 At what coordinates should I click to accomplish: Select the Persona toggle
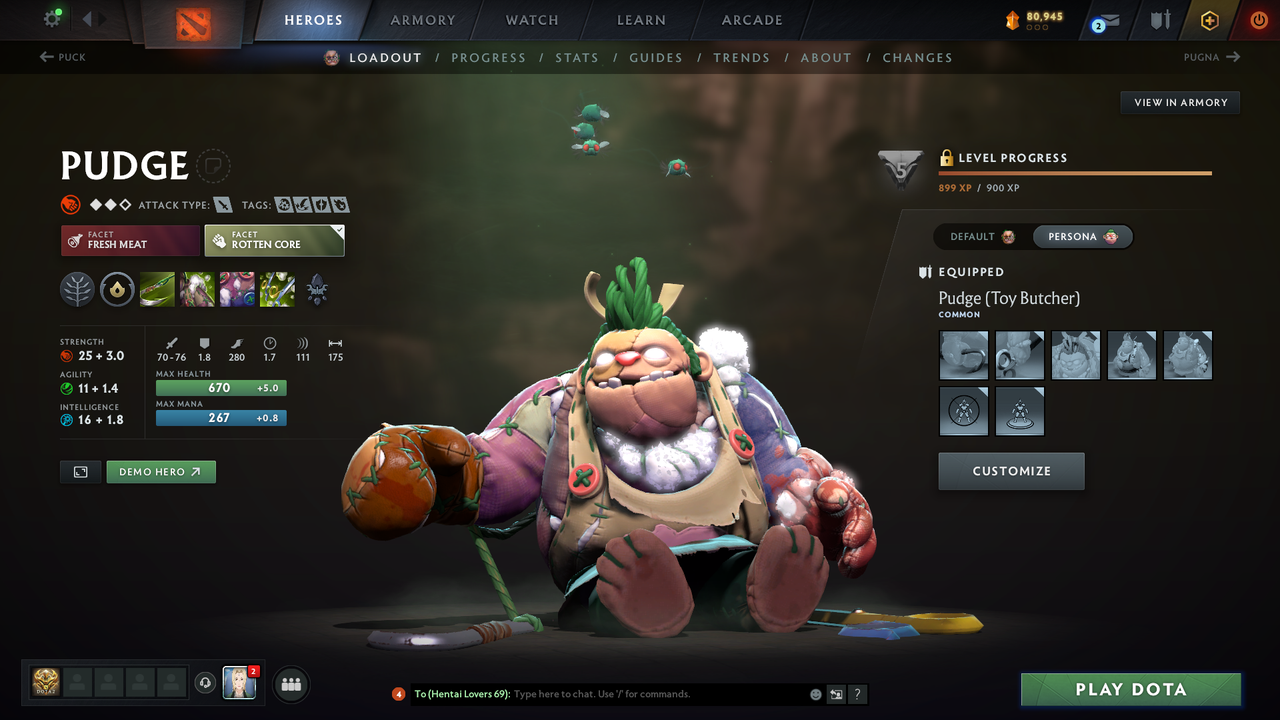coord(1083,236)
